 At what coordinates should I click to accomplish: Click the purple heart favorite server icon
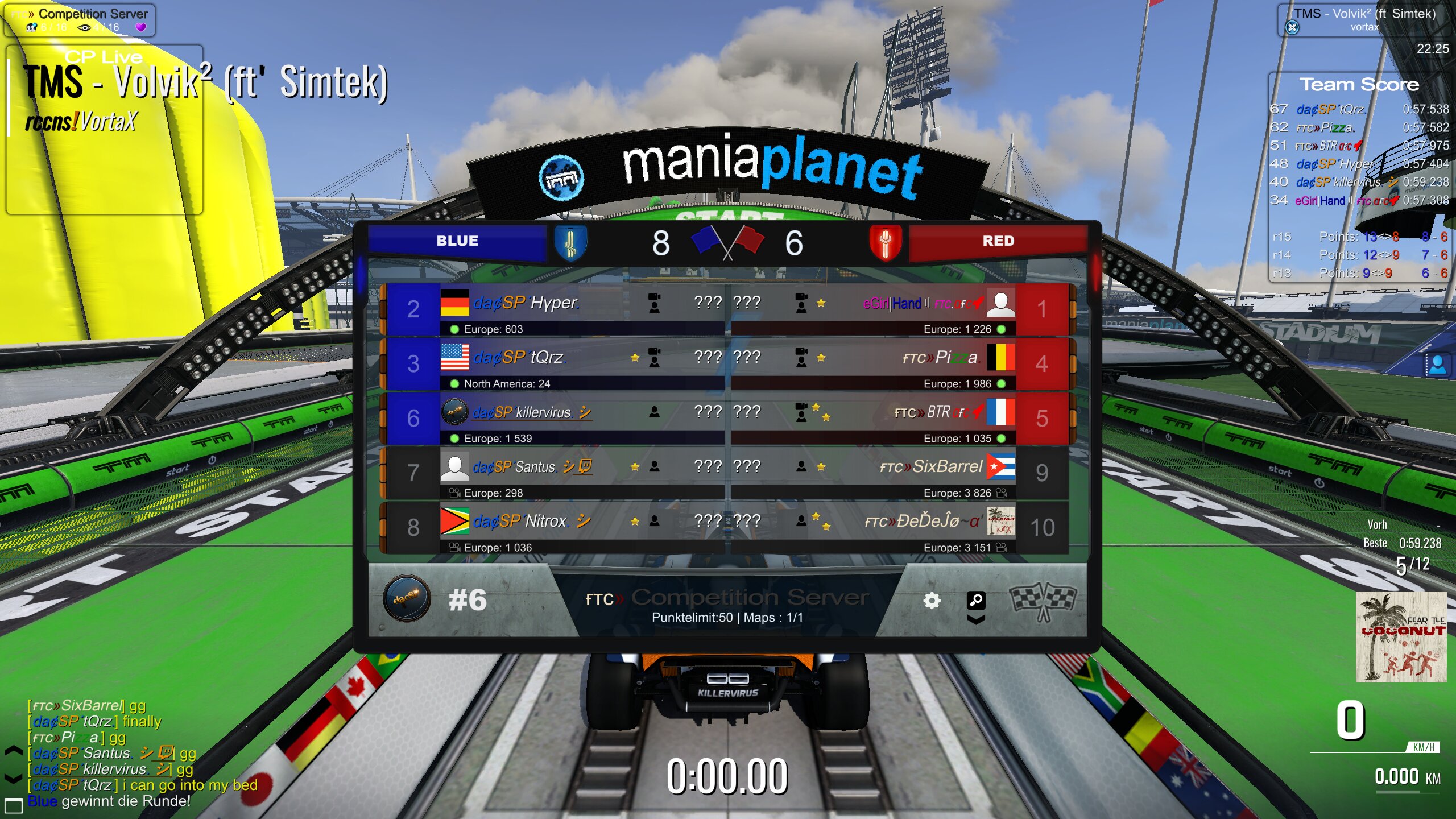pyautogui.click(x=140, y=27)
